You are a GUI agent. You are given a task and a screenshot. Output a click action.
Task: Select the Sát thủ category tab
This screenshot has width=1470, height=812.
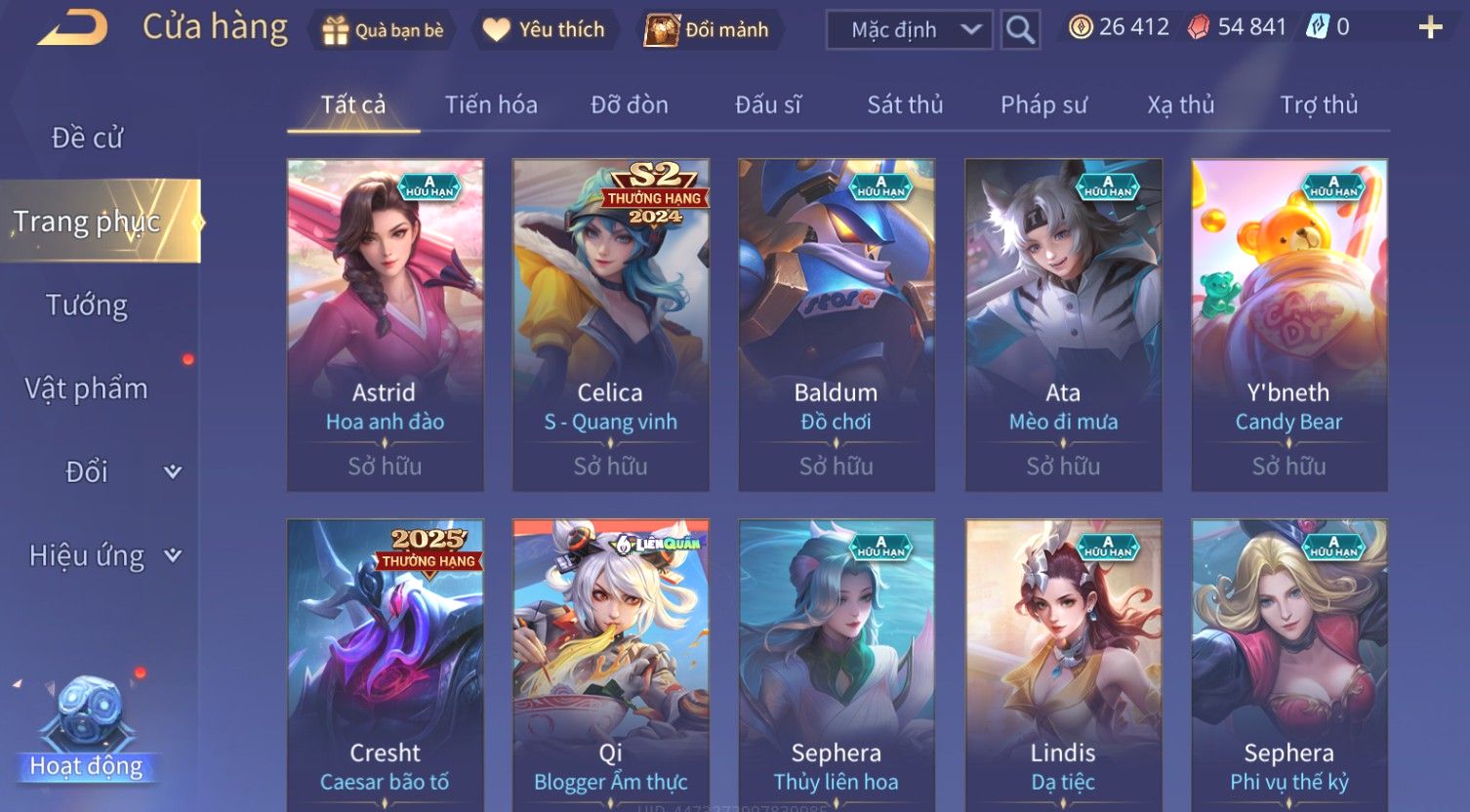point(905,104)
